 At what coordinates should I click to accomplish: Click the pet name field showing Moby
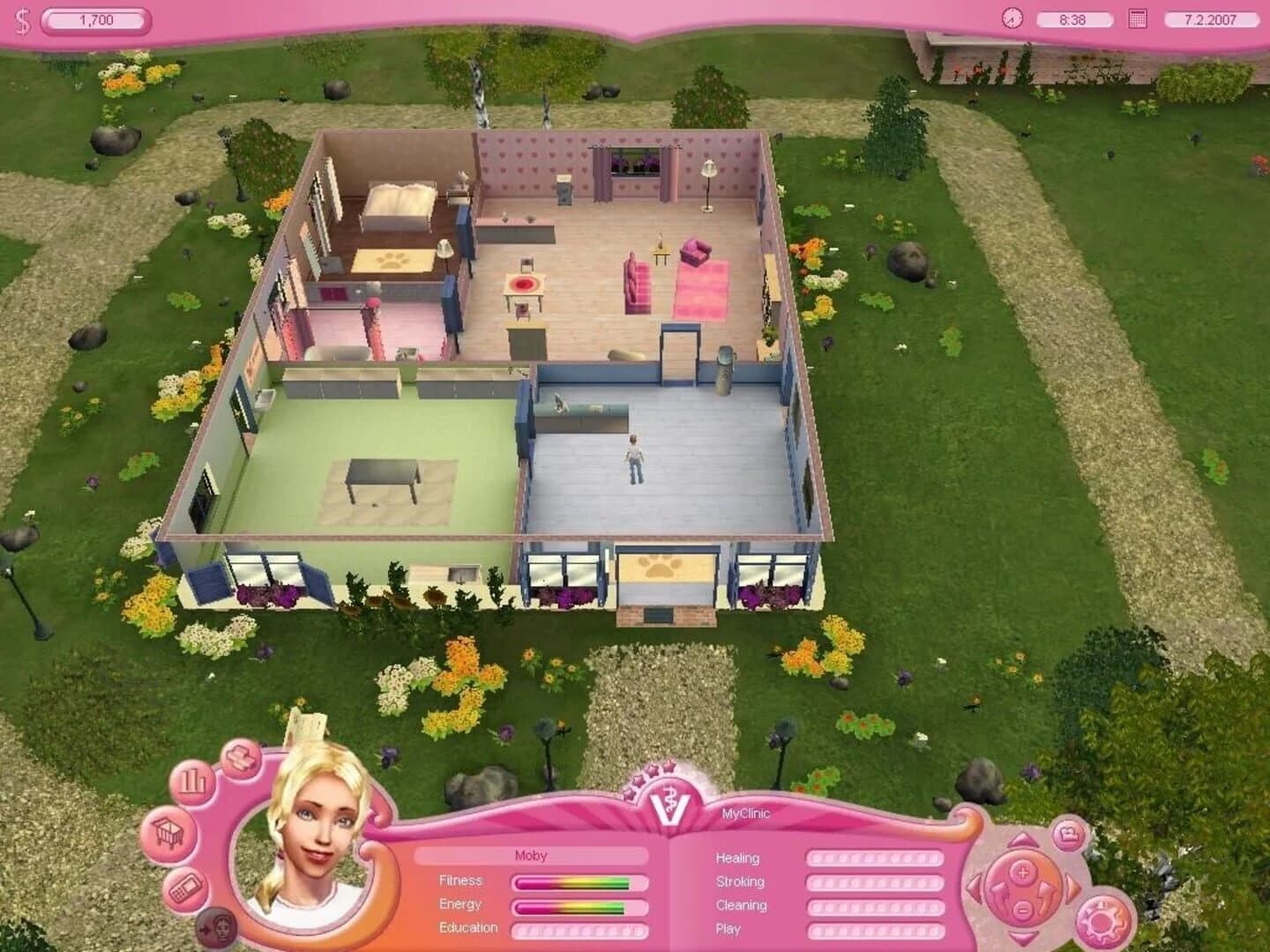(x=534, y=855)
